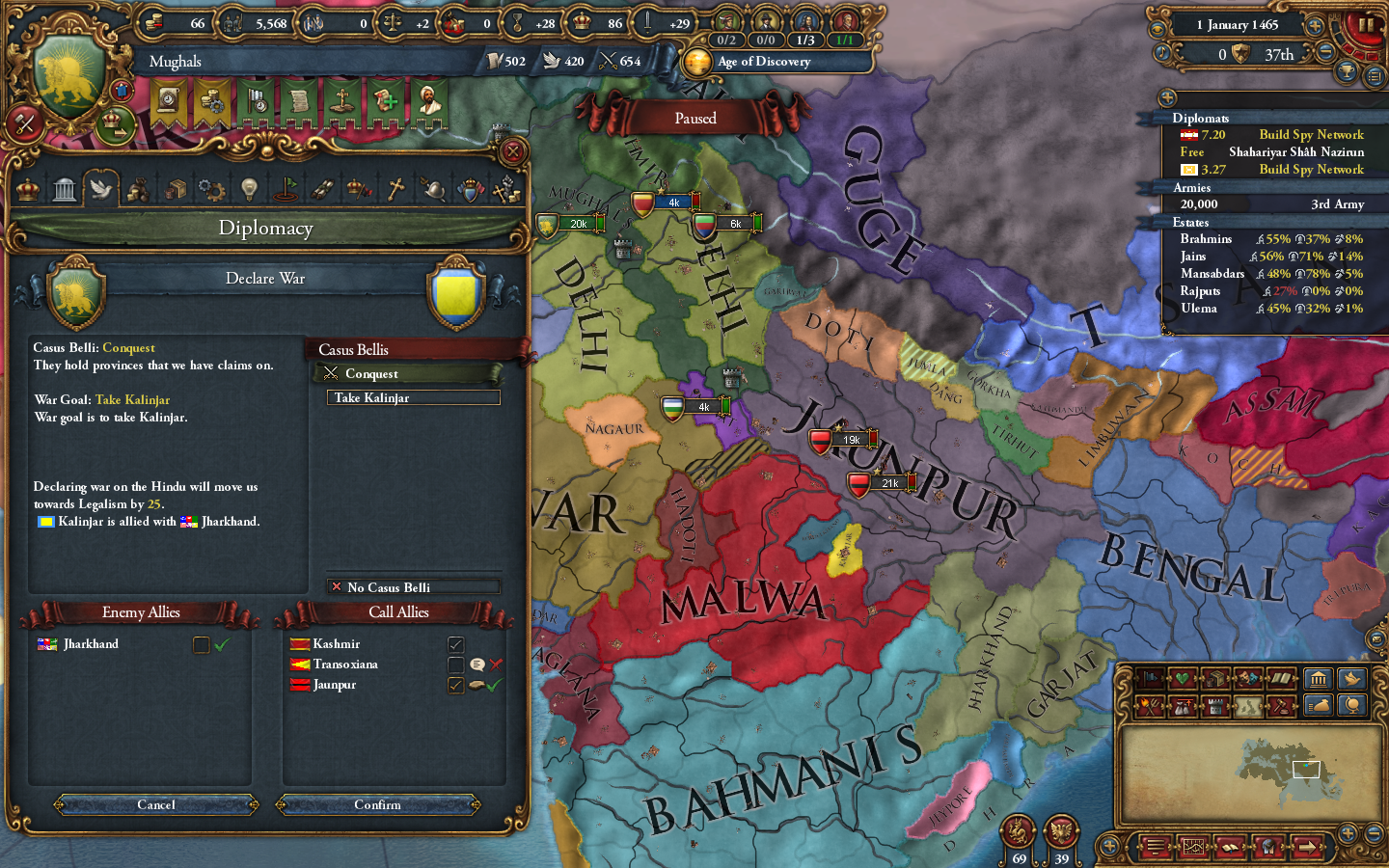Switch to the Government tab
Screen dimensions: 1389x868
coord(64,188)
